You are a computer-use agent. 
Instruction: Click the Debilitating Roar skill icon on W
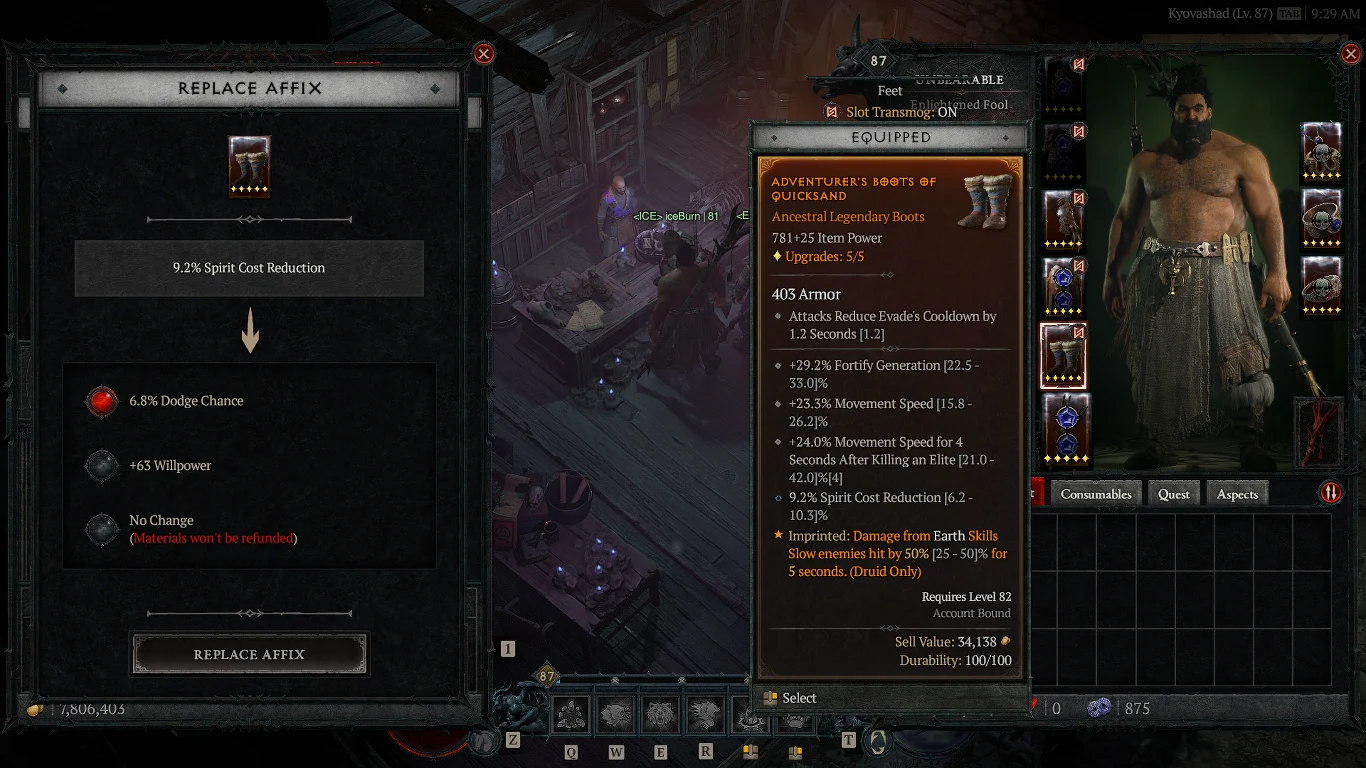click(x=616, y=714)
